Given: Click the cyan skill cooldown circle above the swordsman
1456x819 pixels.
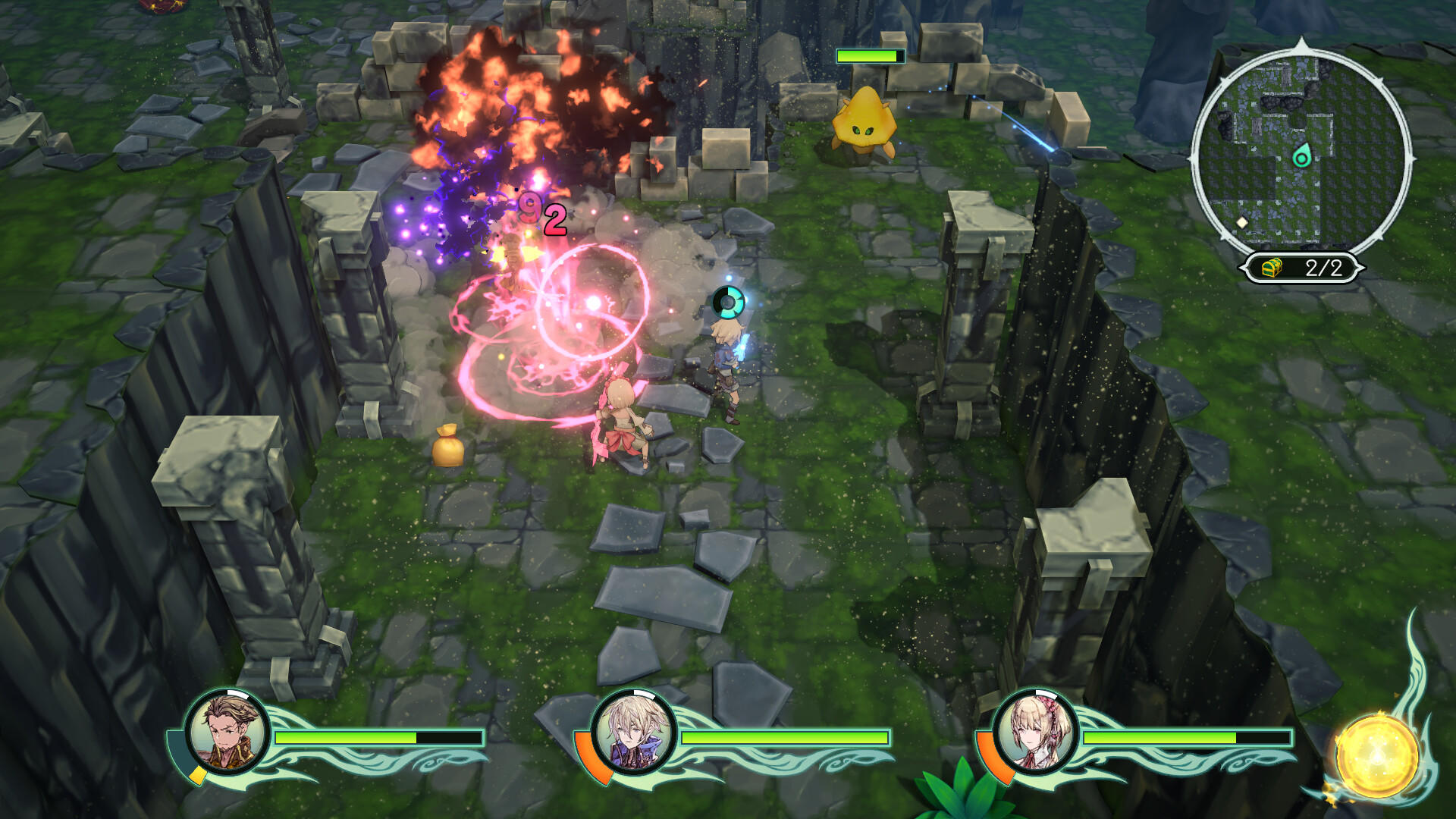Looking at the screenshot, I should [x=726, y=300].
